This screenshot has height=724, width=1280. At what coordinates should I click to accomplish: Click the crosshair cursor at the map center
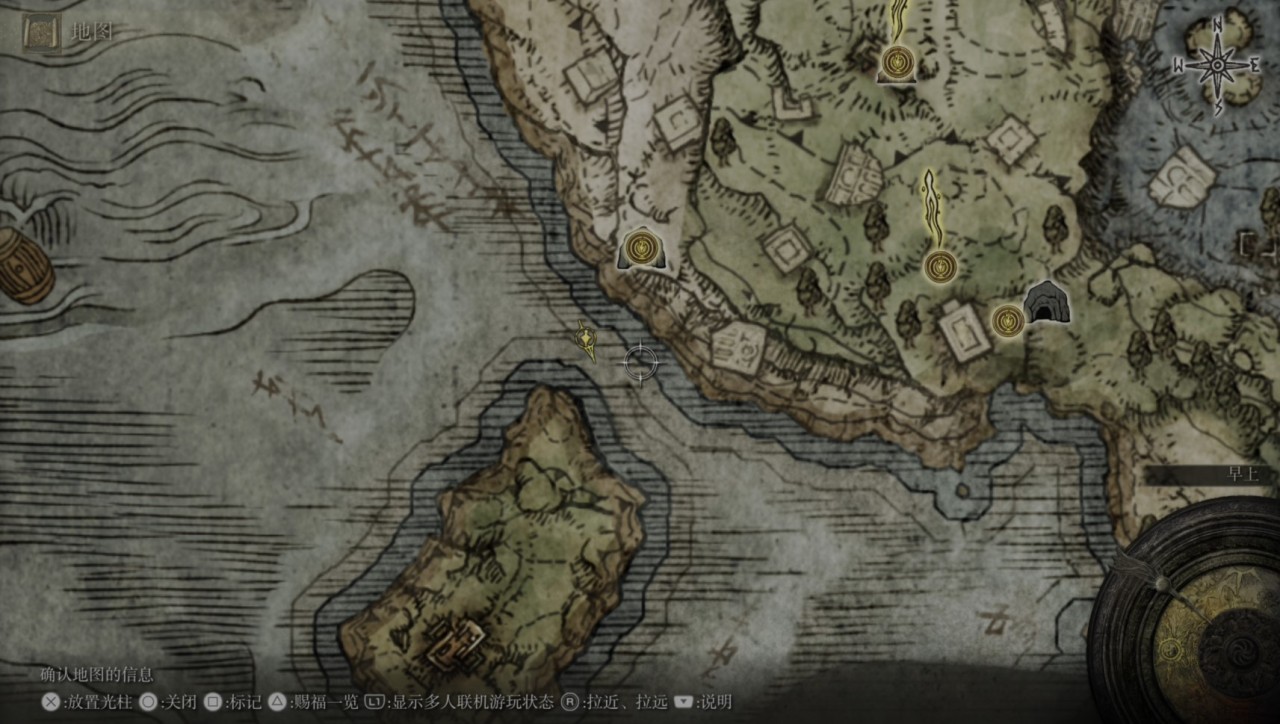tap(640, 361)
